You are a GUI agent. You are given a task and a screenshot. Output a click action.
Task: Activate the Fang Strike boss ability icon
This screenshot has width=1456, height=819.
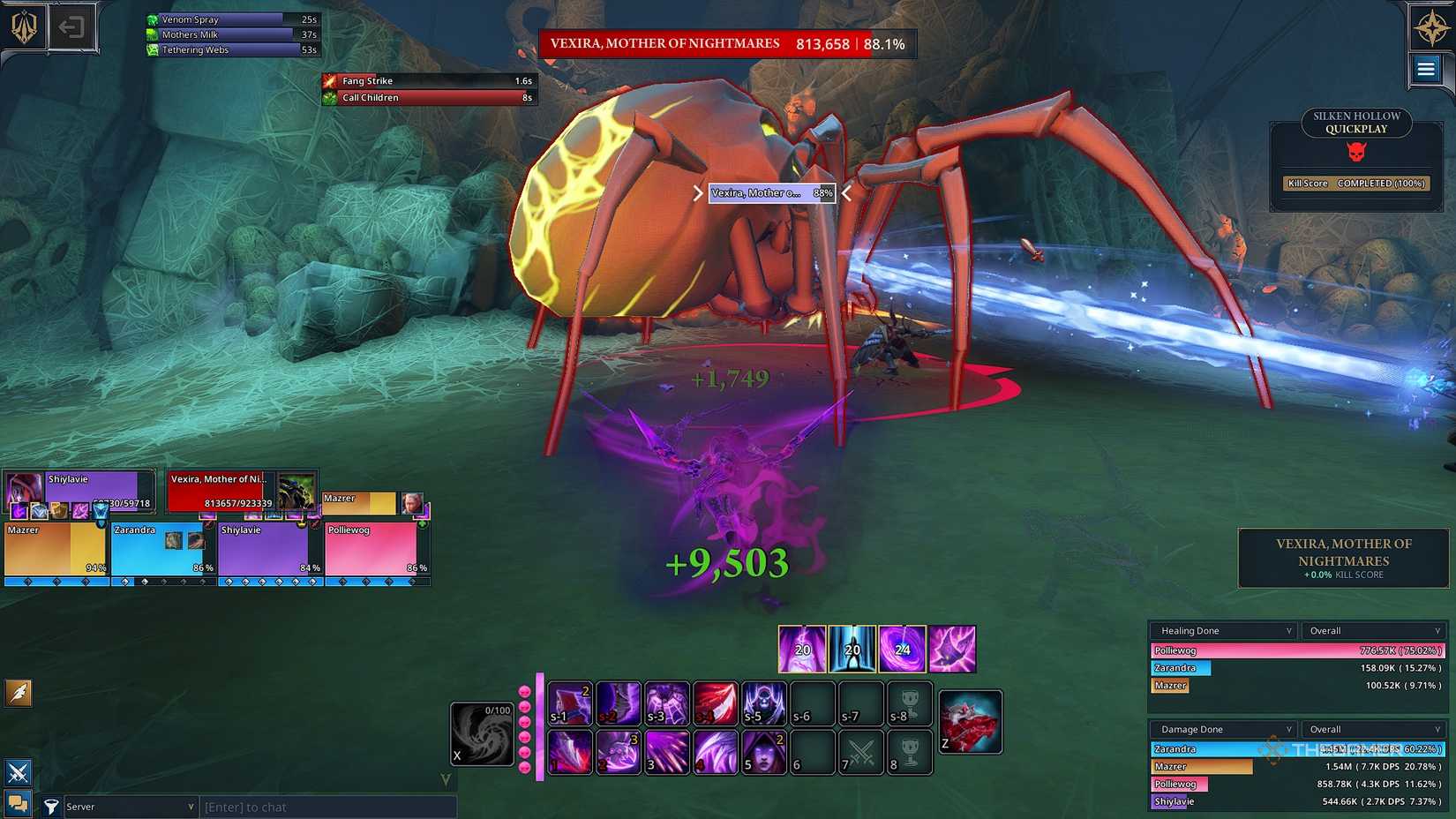(x=329, y=80)
